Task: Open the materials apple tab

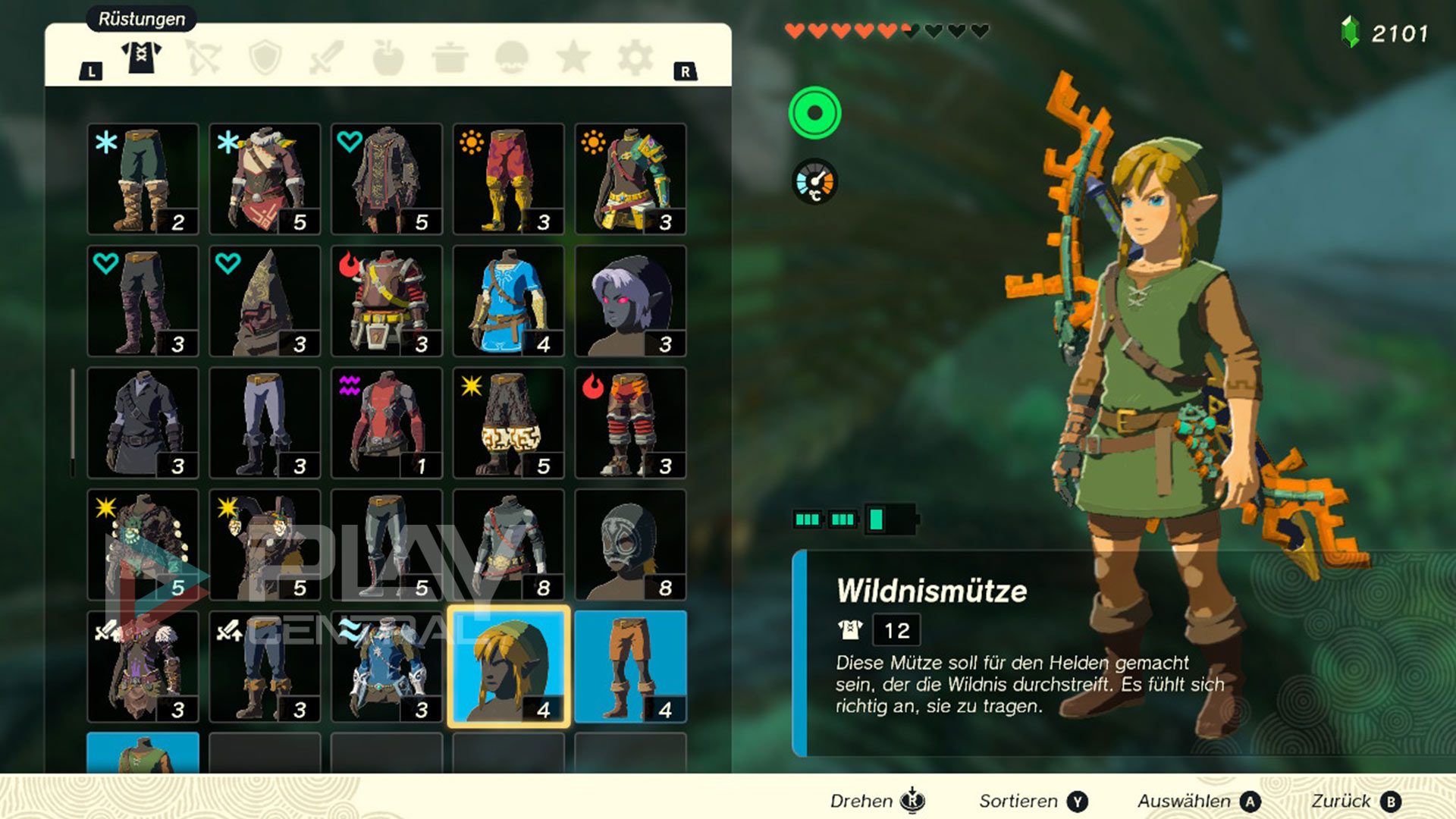Action: click(x=388, y=58)
